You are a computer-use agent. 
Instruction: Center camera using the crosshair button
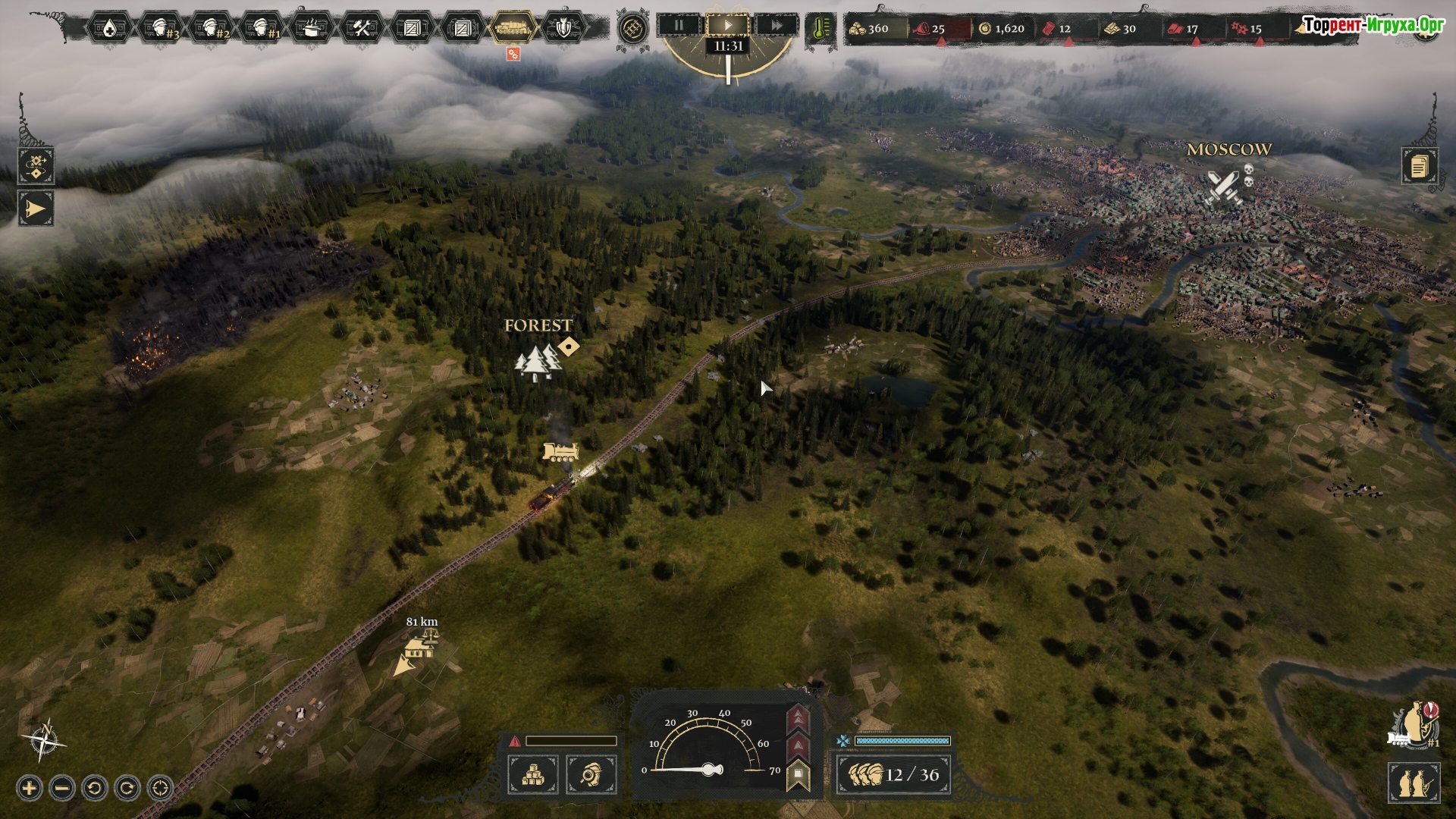(160, 789)
